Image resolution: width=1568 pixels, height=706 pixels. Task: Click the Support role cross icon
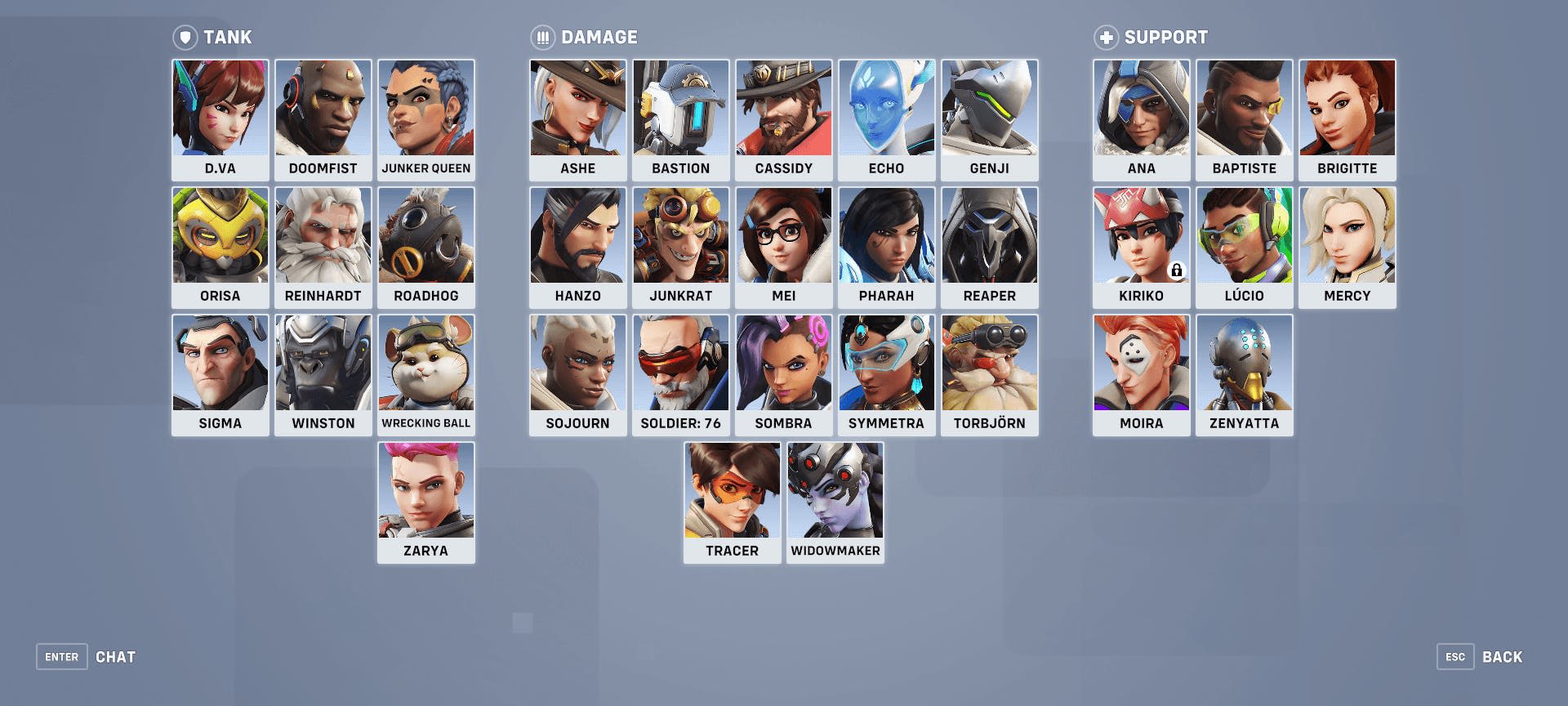(x=1107, y=37)
